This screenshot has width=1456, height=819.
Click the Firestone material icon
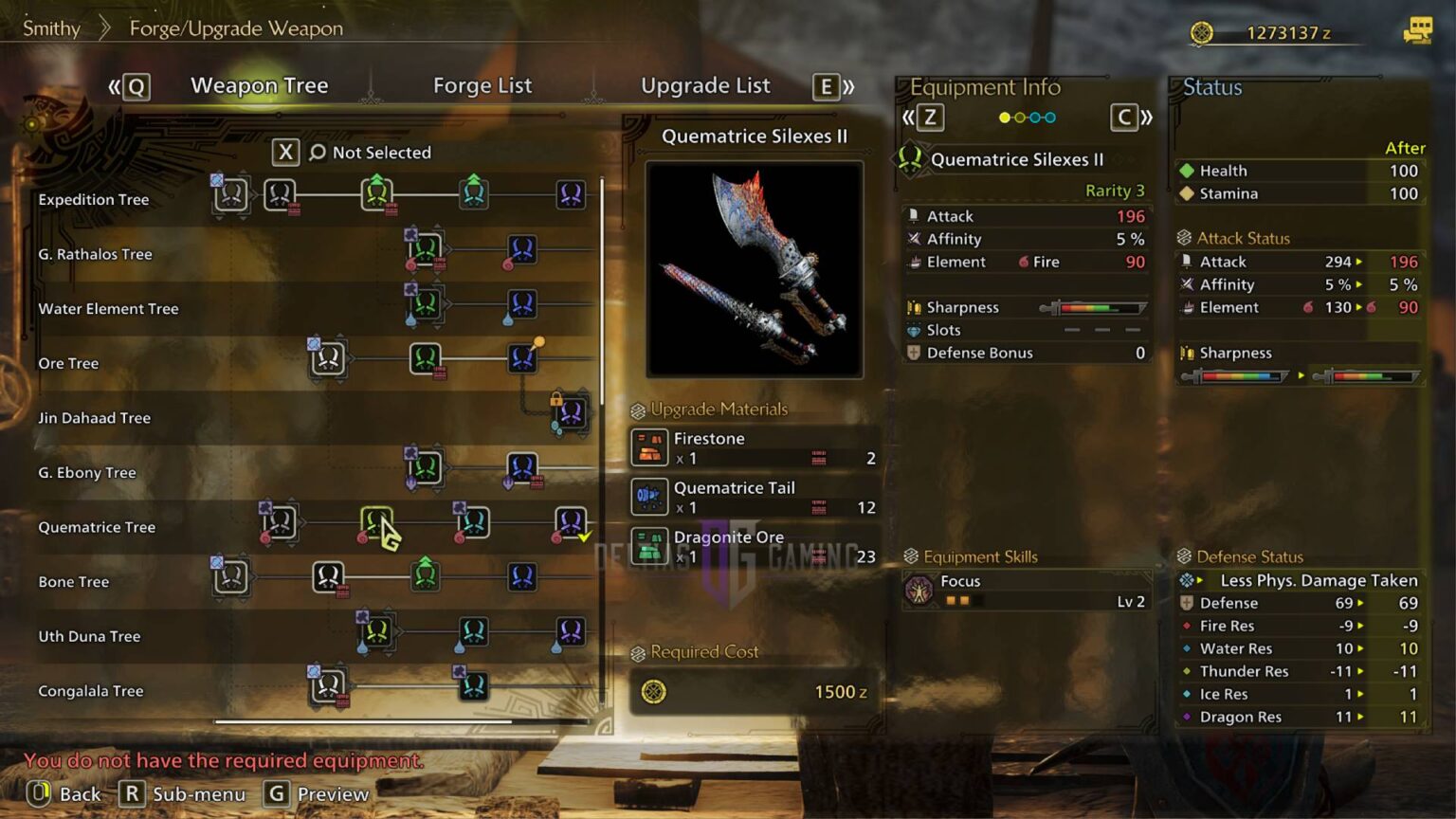tap(650, 447)
